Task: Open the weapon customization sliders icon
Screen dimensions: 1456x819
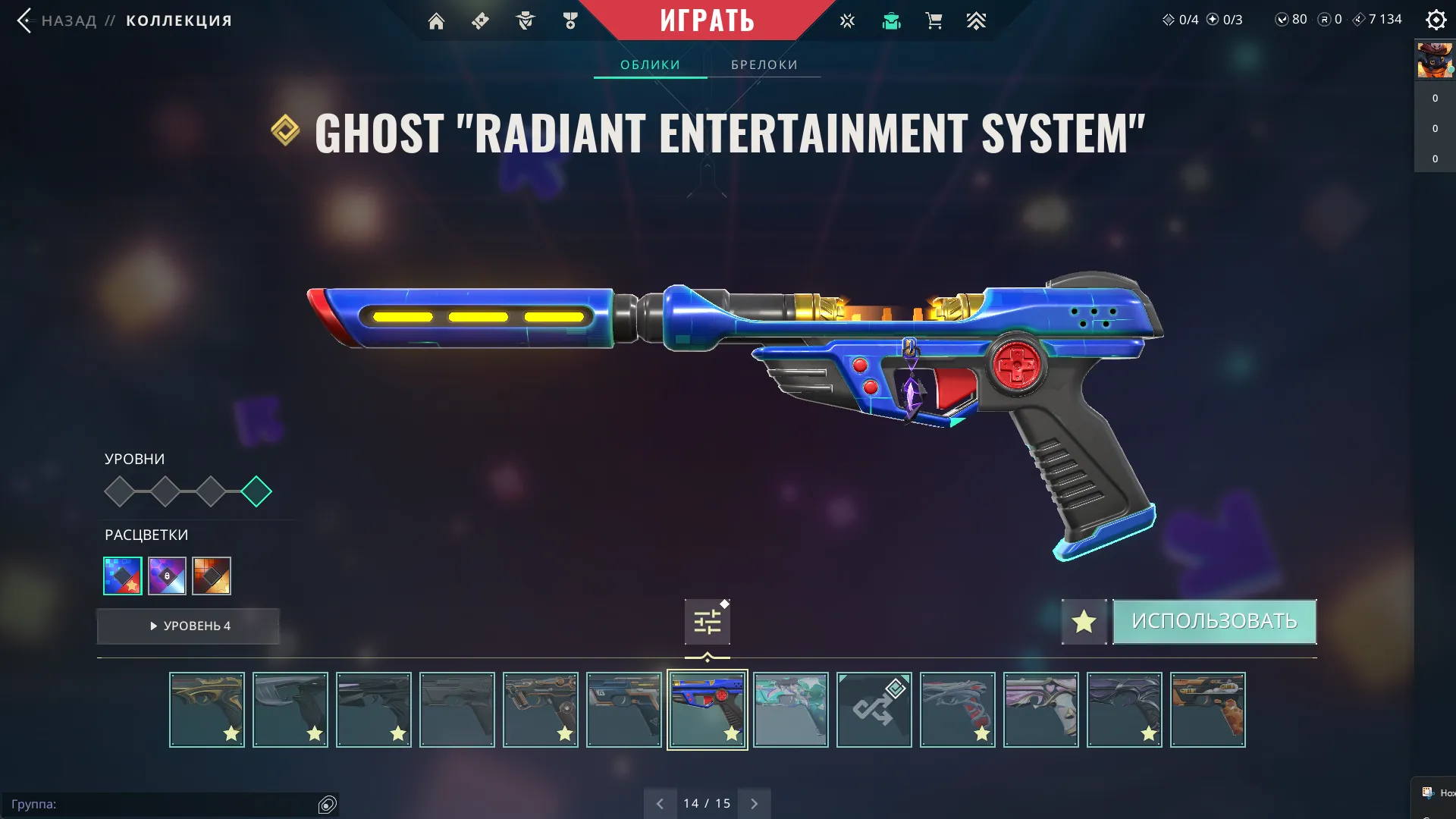Action: pyautogui.click(x=706, y=620)
